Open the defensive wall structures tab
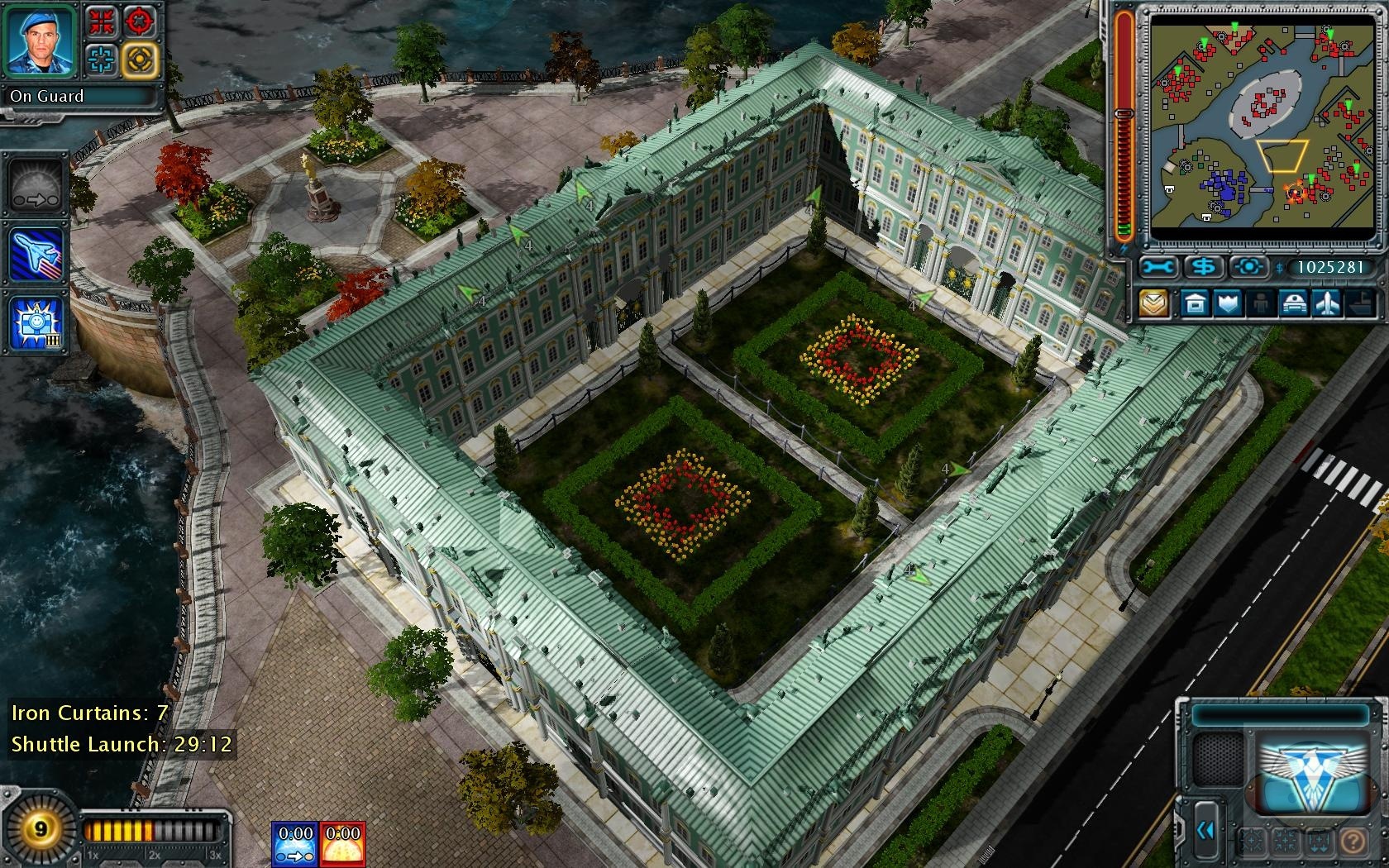This screenshot has width=1389, height=868. 1229,303
